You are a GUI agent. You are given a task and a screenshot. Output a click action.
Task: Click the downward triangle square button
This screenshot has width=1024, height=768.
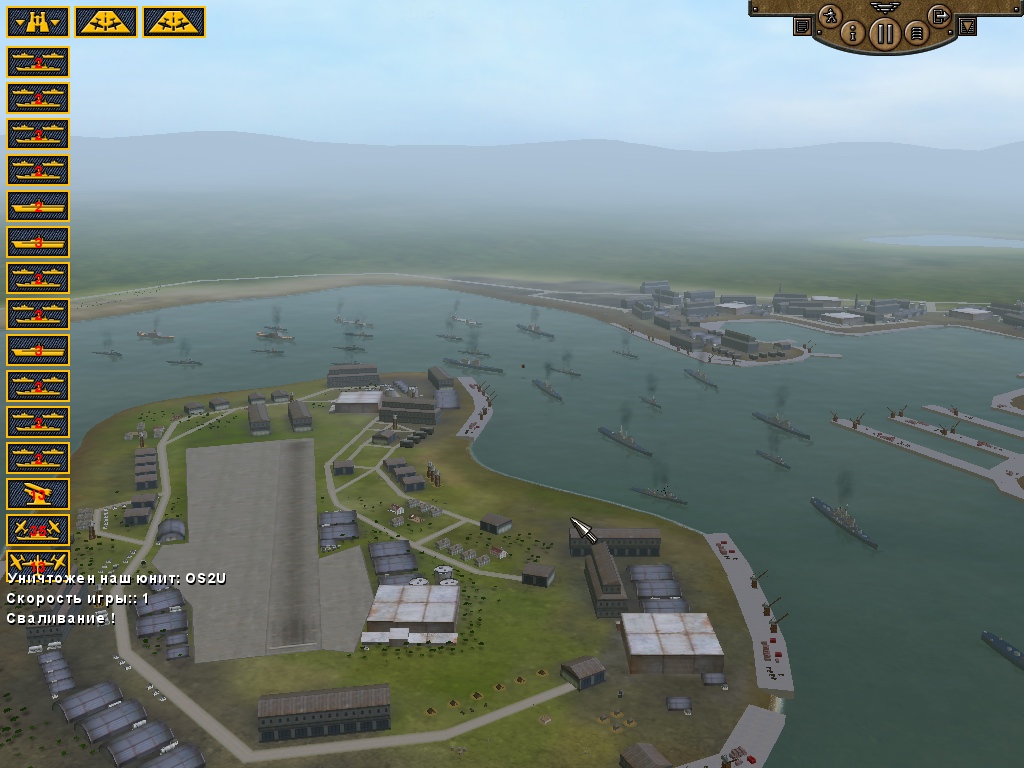(967, 27)
